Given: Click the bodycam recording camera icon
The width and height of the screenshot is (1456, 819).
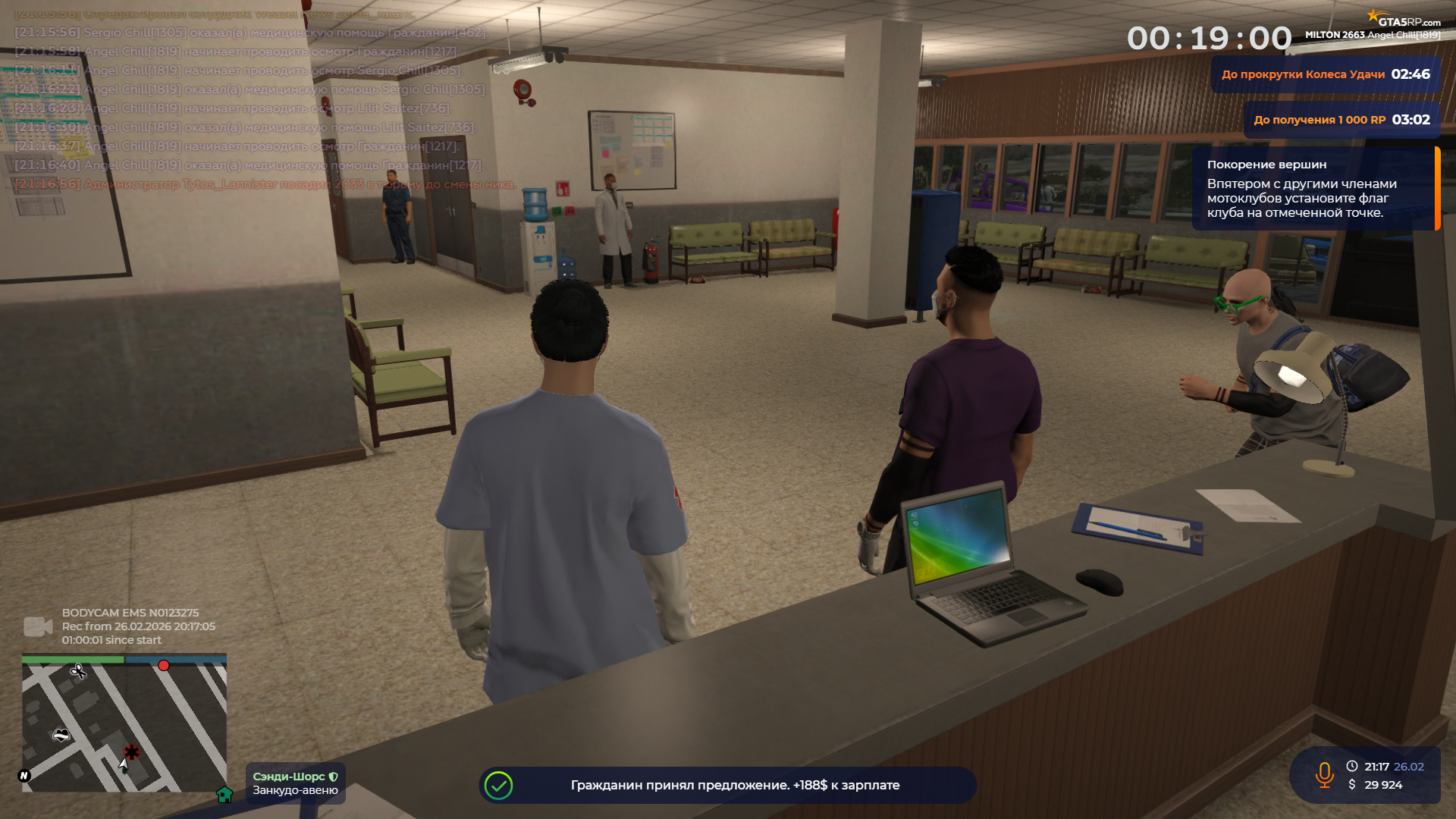Looking at the screenshot, I should coord(37,626).
